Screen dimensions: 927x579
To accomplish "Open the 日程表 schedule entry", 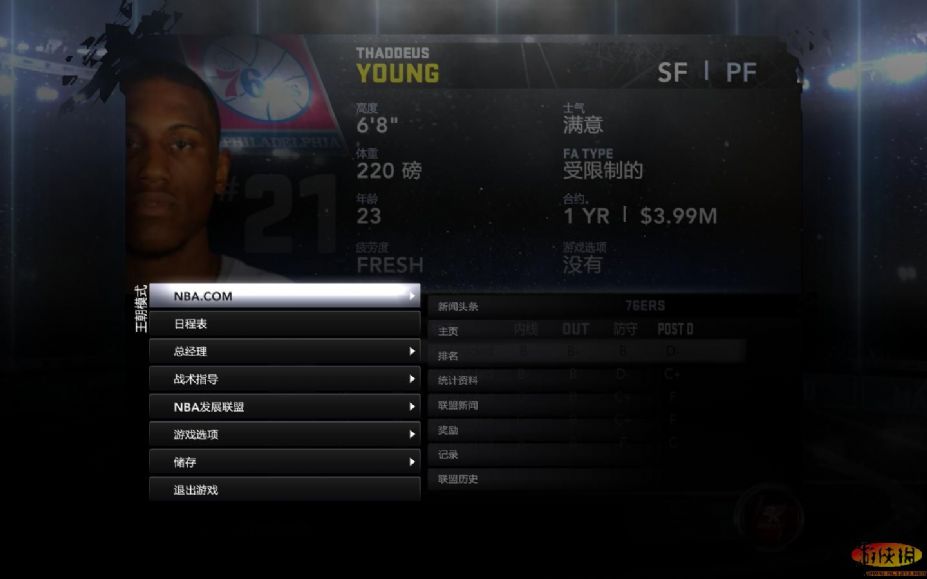I will pos(284,324).
